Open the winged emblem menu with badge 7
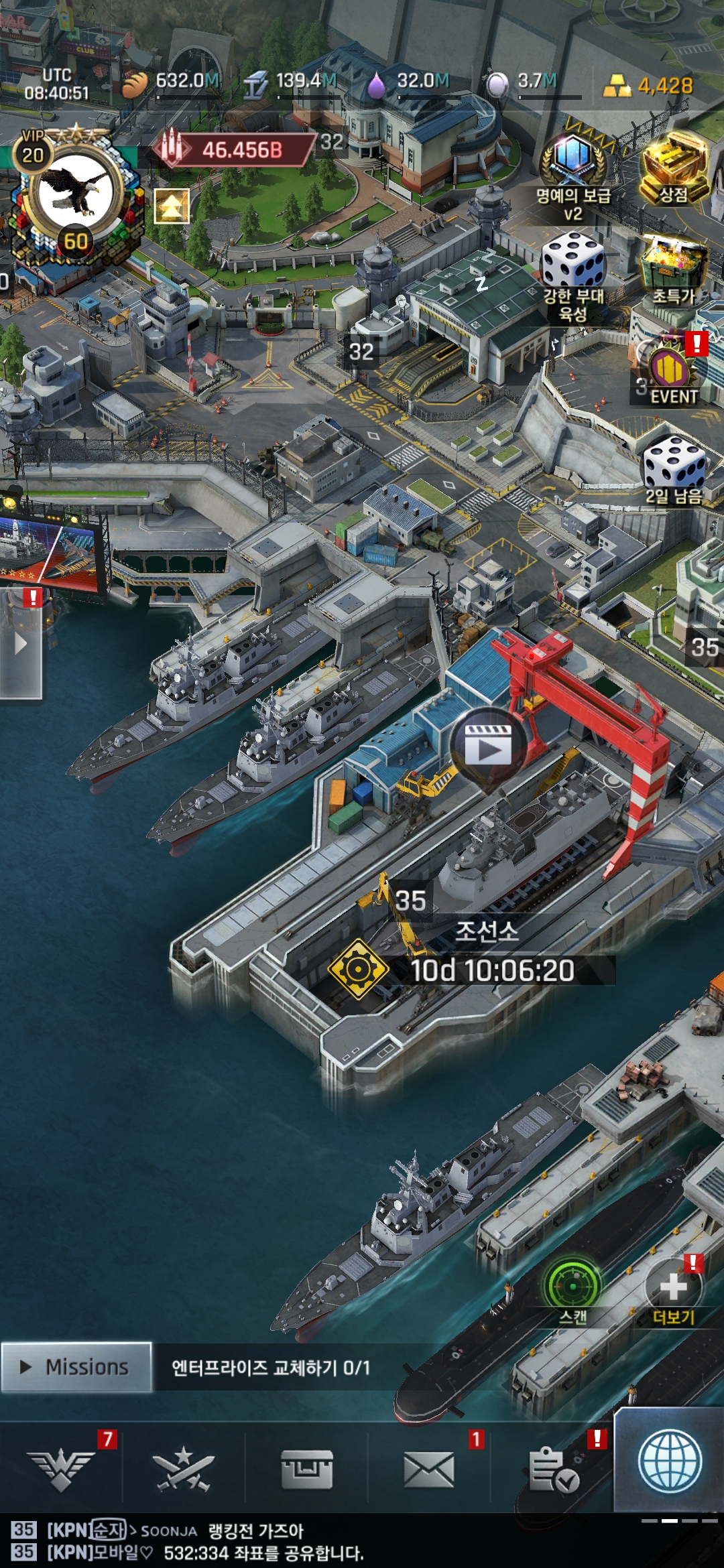 click(x=61, y=1469)
